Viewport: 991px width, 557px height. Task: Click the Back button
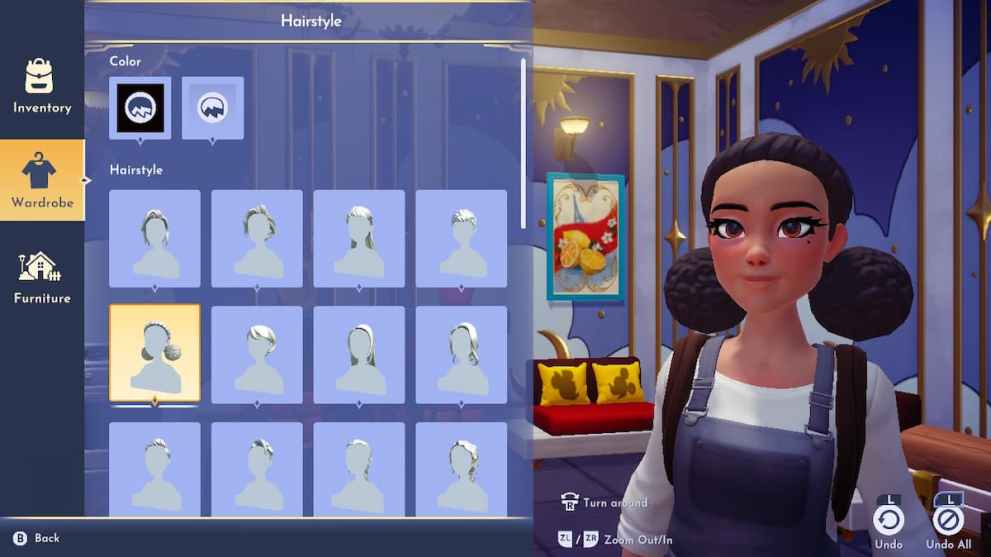point(37,538)
